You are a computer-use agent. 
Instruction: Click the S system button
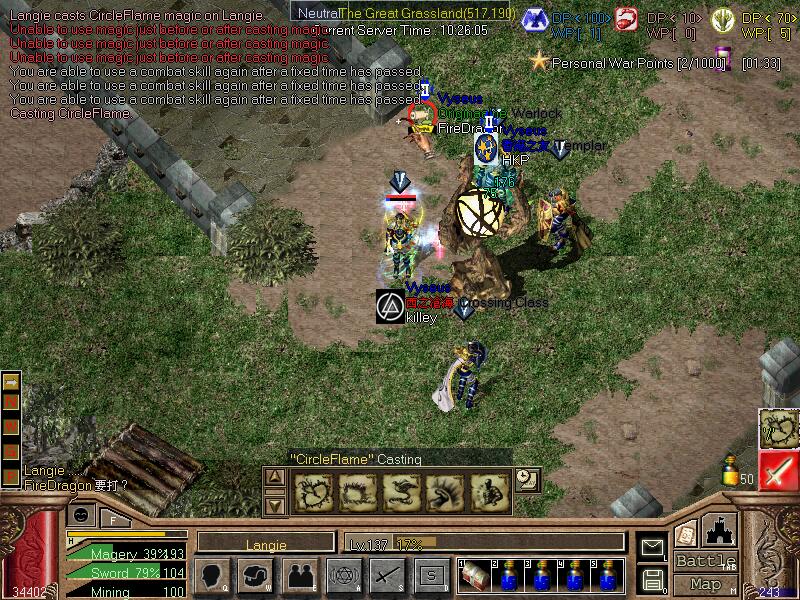(431, 575)
